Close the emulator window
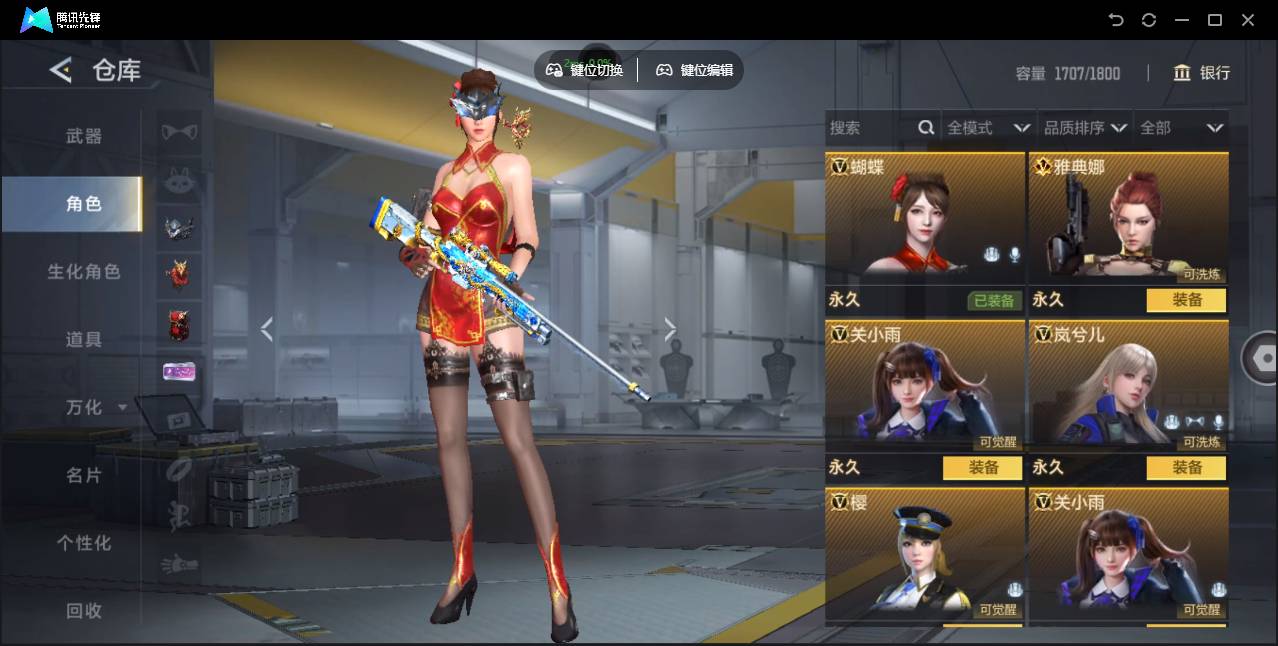The width and height of the screenshot is (1278, 646). 1248,20
